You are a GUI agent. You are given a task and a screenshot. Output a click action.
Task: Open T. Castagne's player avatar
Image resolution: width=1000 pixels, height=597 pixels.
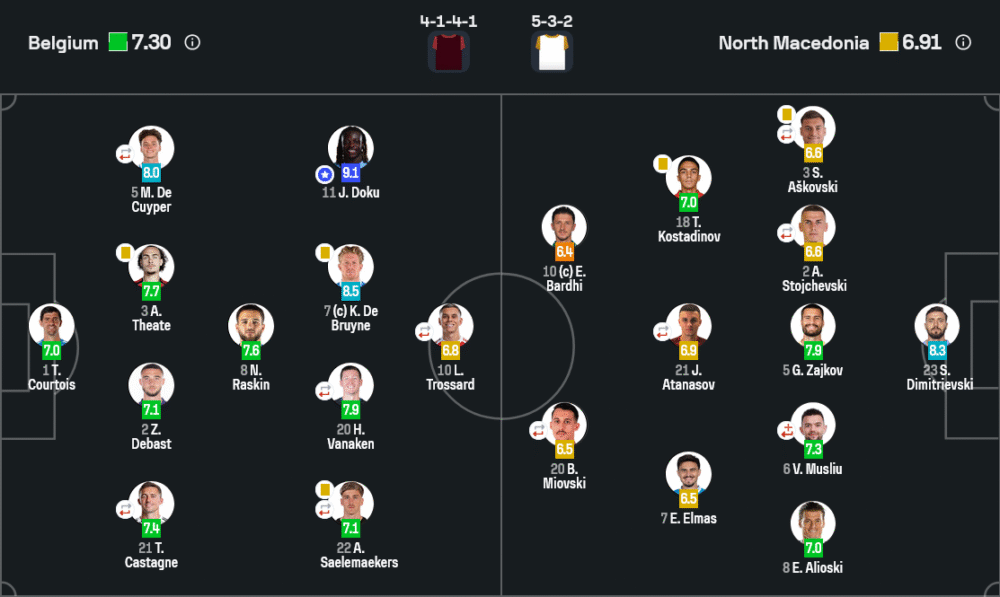click(x=151, y=502)
